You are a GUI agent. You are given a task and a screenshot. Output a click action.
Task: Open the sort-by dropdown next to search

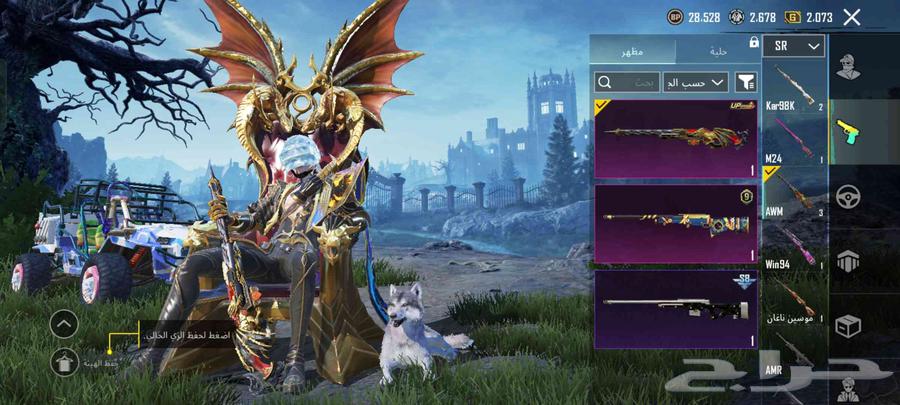coord(696,82)
